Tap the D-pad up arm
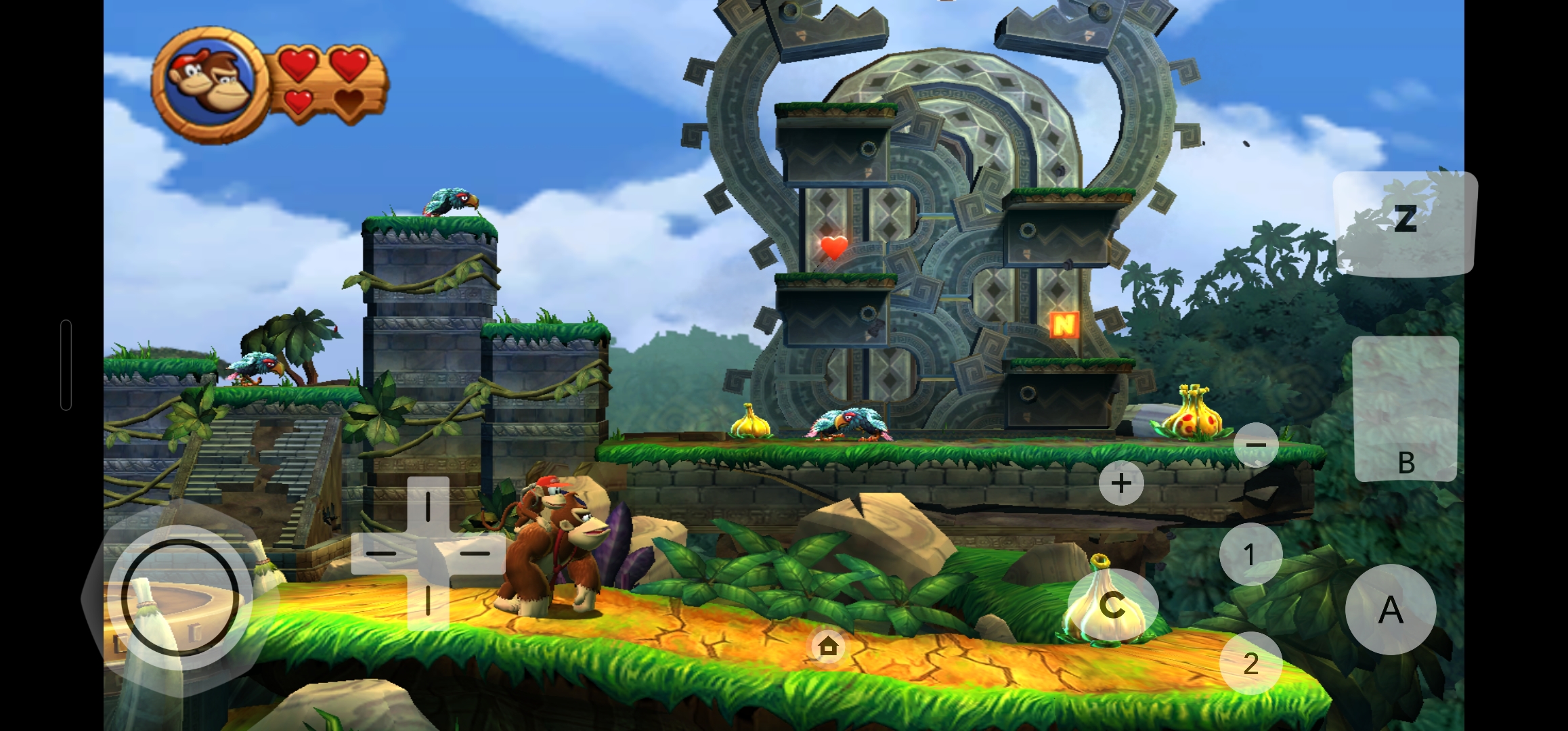This screenshot has width=1568, height=731. 428,506
